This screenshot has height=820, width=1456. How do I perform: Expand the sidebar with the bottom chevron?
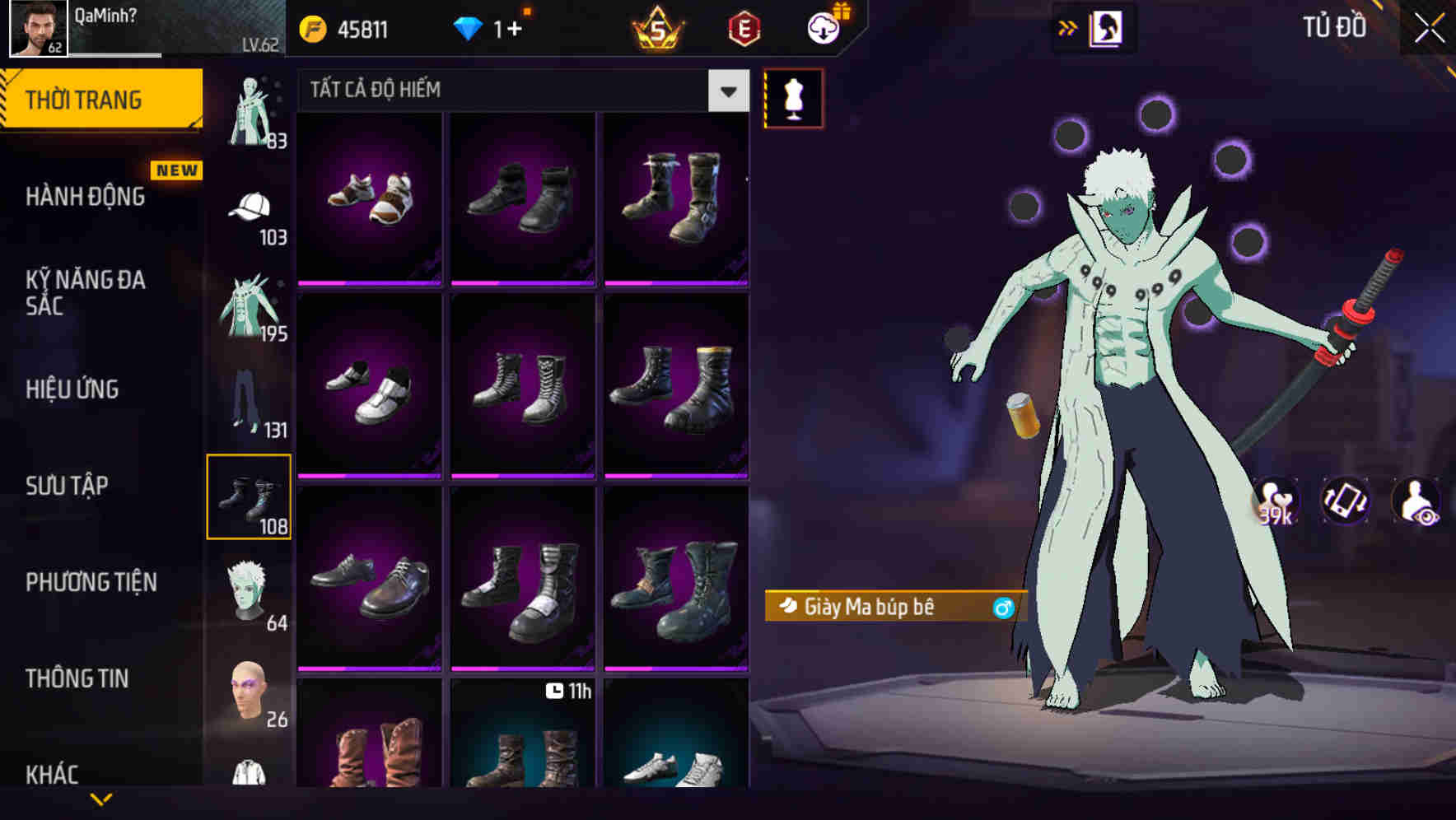point(101,799)
